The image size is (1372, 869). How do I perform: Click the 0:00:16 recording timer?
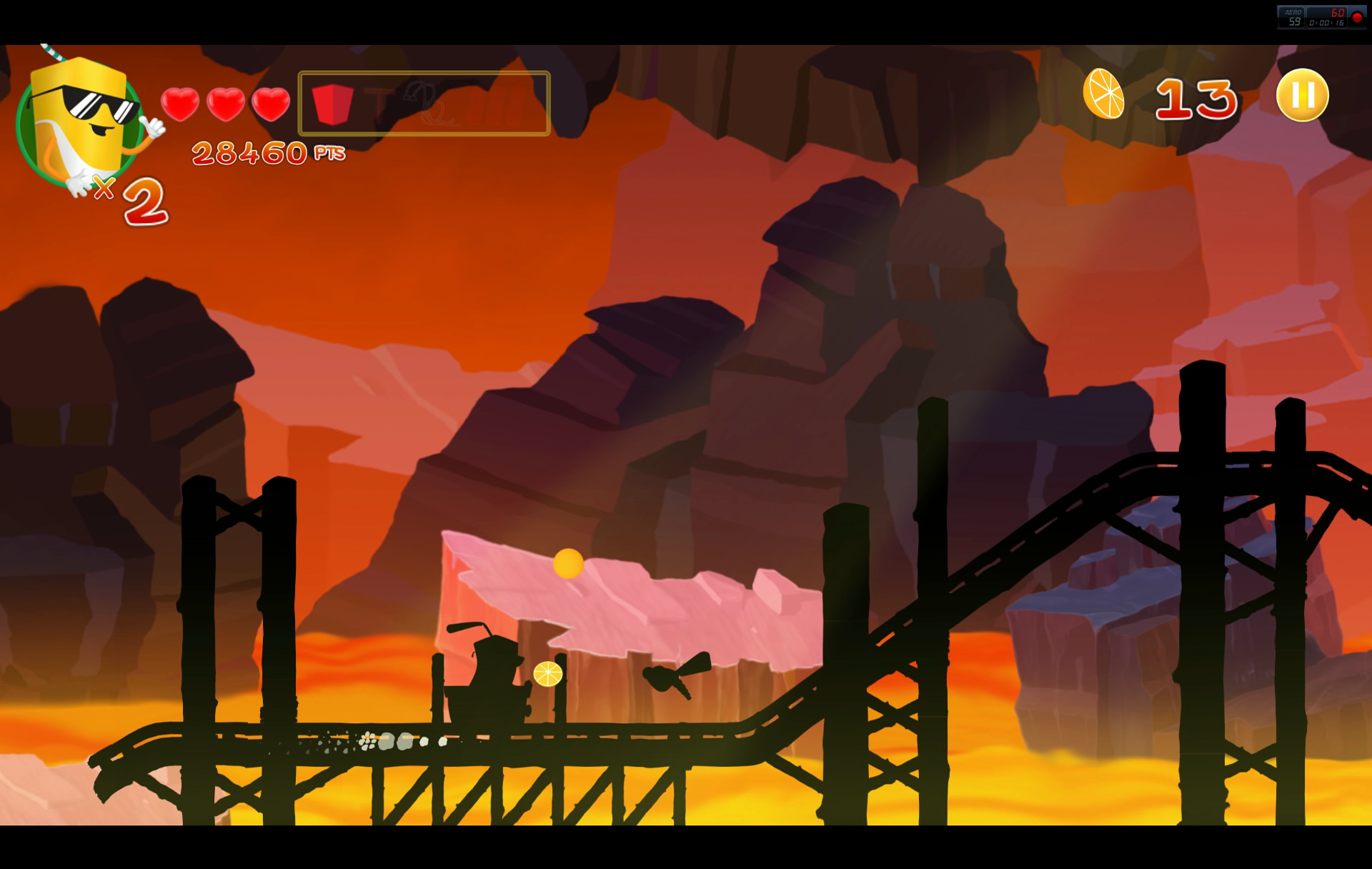pyautogui.click(x=1326, y=24)
